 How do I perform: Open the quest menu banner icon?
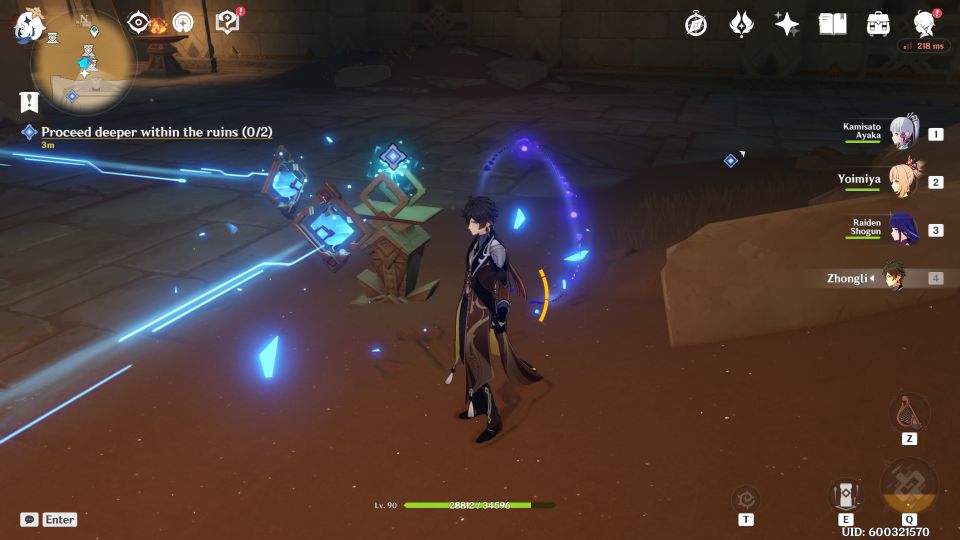point(29,101)
